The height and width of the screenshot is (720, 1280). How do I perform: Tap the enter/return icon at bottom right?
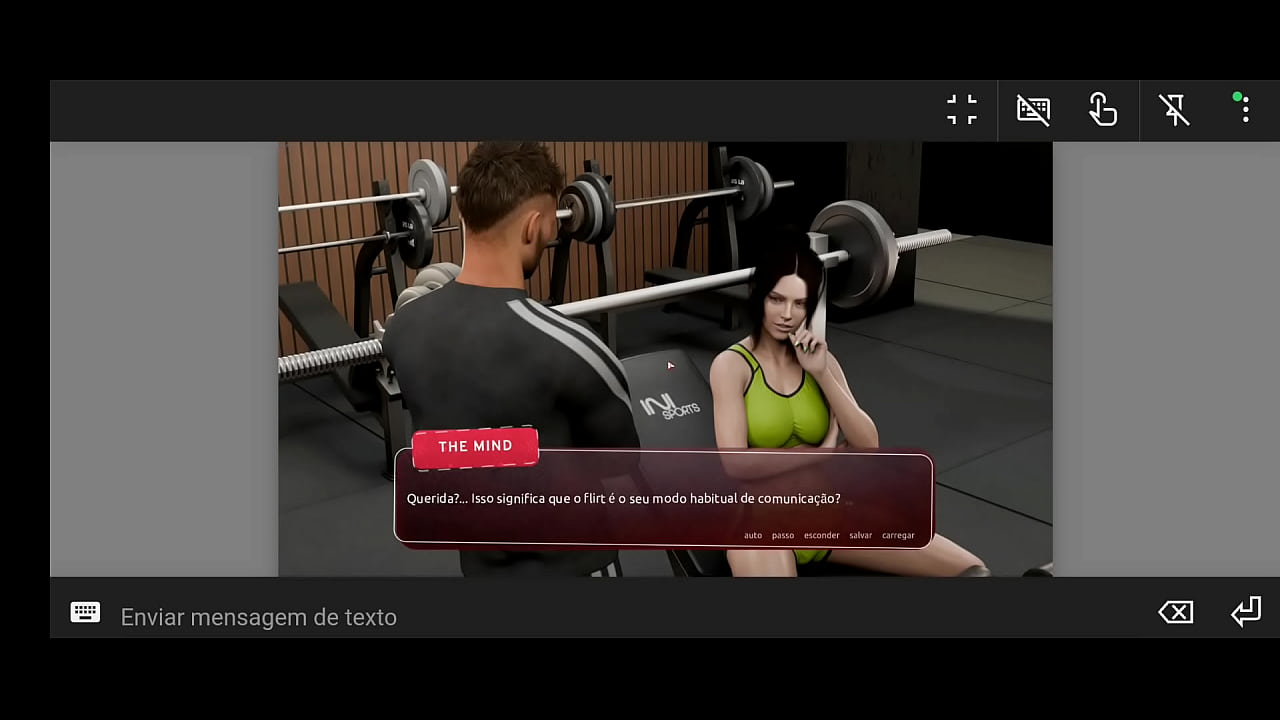pyautogui.click(x=1246, y=611)
